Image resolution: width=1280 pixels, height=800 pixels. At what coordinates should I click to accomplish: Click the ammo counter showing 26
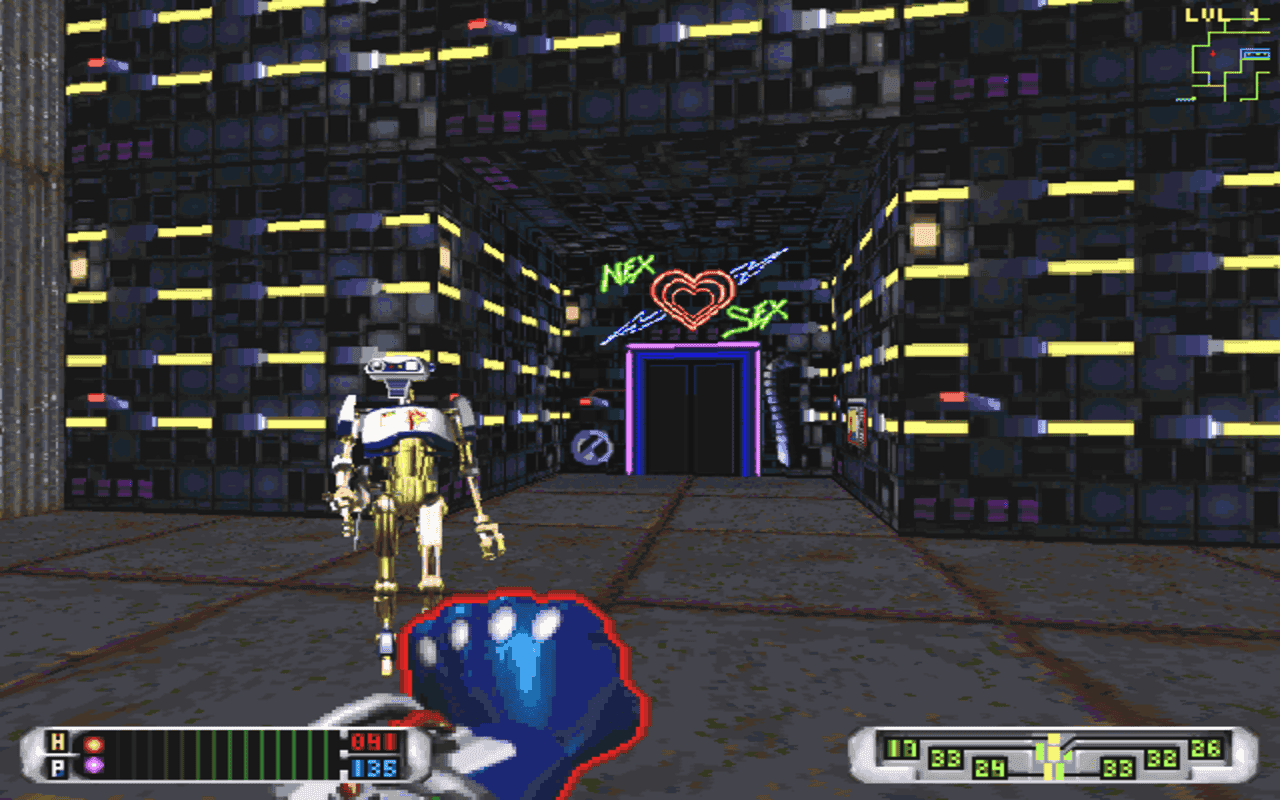coord(1207,750)
